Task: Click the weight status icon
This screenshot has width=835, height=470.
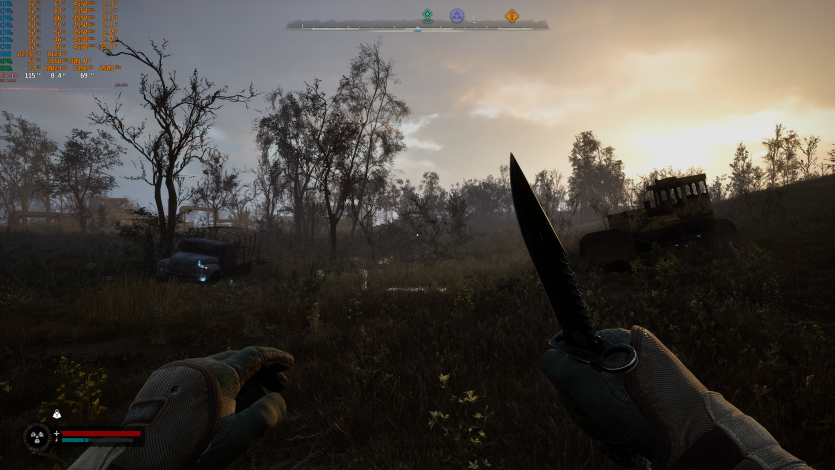Action: point(57,414)
